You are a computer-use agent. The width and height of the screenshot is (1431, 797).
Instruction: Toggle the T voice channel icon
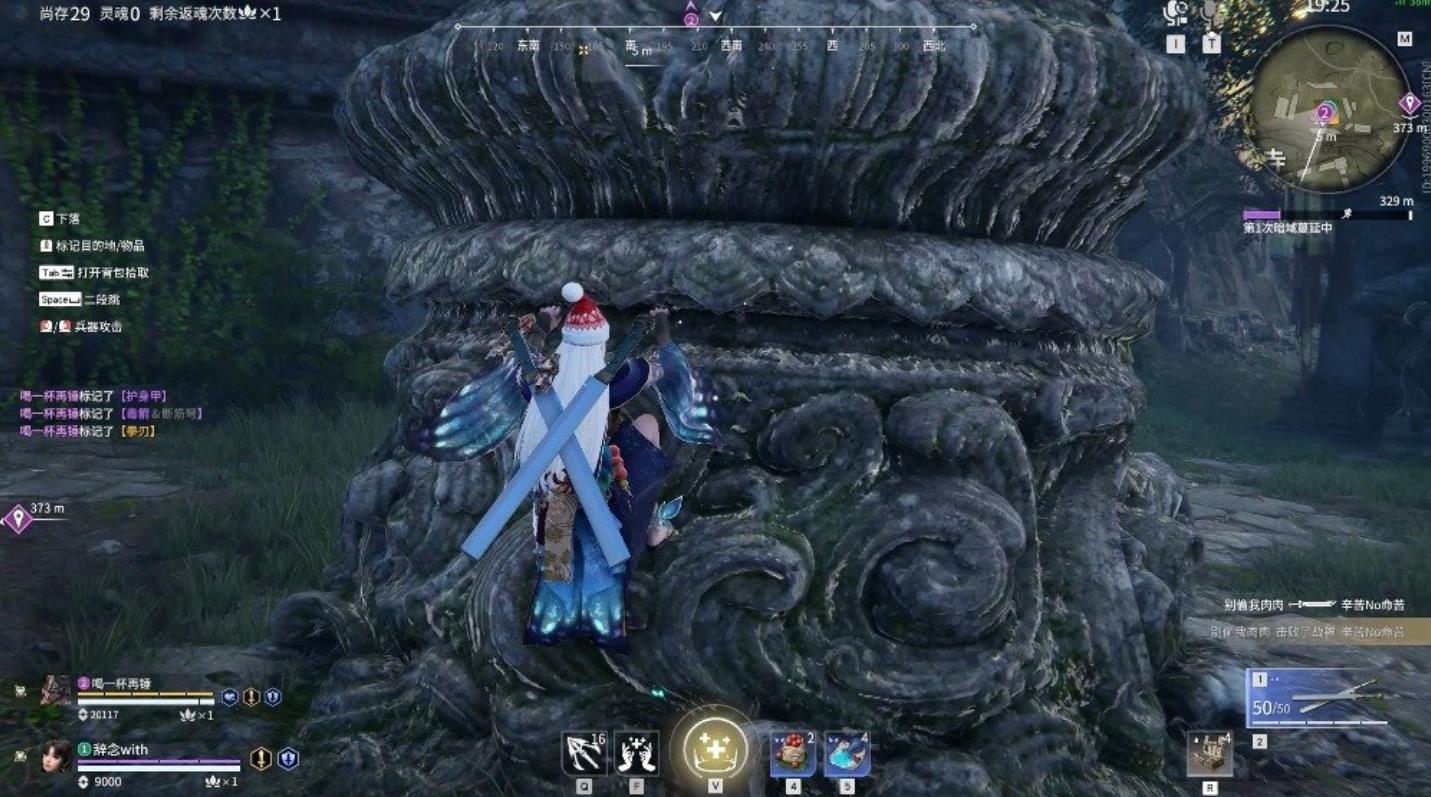[1210, 13]
